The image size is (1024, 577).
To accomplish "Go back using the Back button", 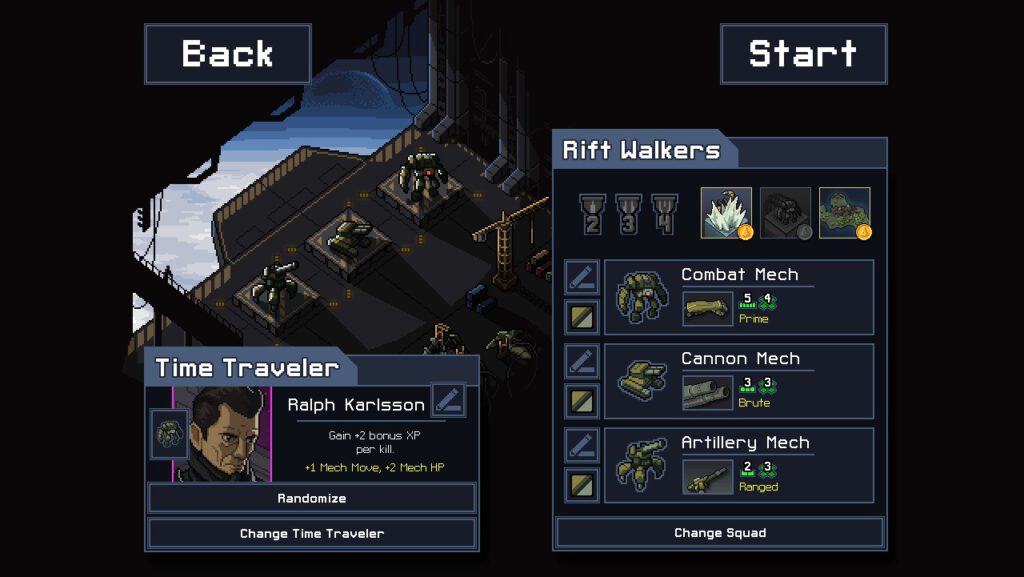I will pyautogui.click(x=228, y=54).
